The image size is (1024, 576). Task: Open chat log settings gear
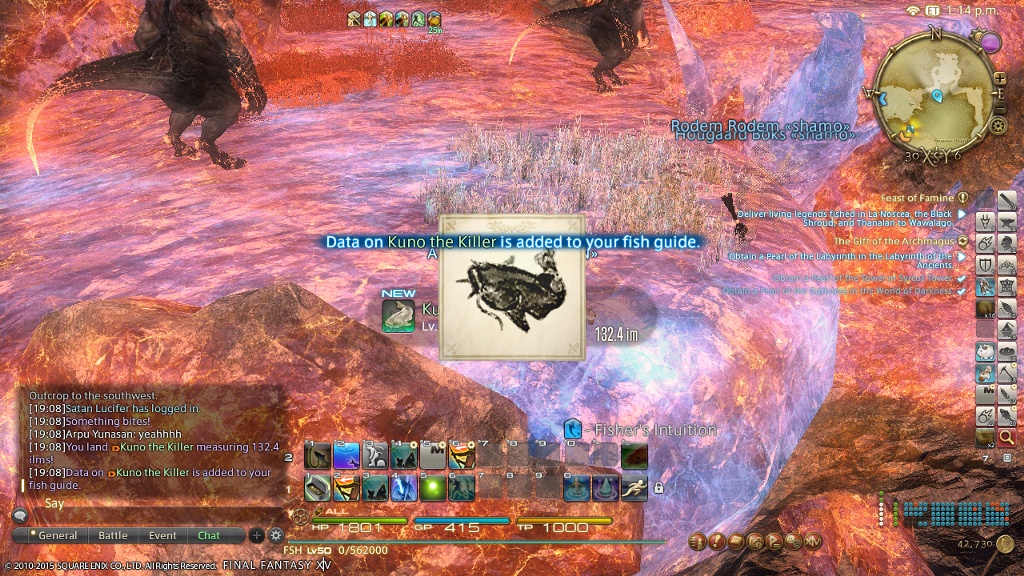(276, 535)
